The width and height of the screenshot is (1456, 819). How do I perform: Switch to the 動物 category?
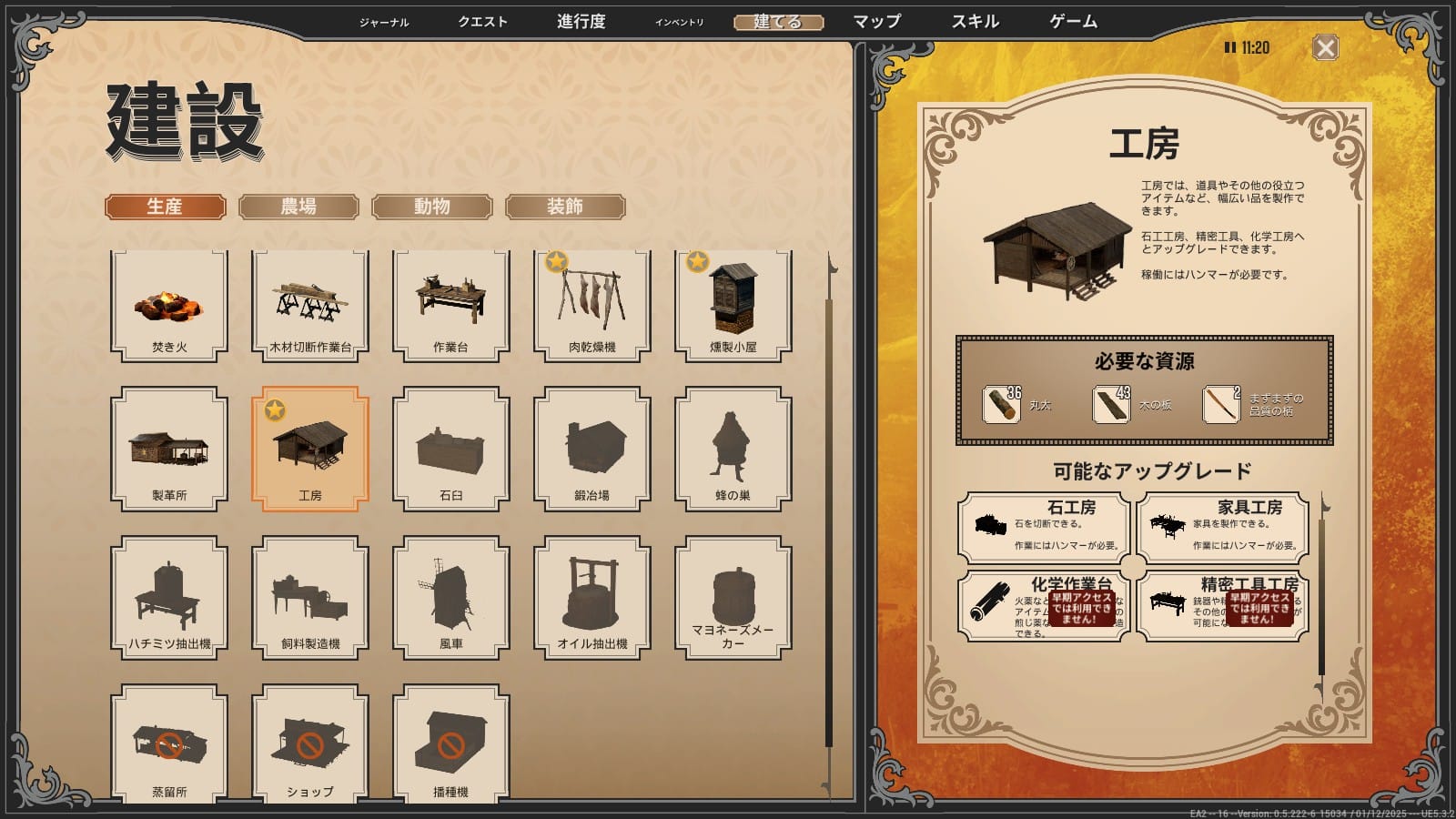[x=432, y=207]
